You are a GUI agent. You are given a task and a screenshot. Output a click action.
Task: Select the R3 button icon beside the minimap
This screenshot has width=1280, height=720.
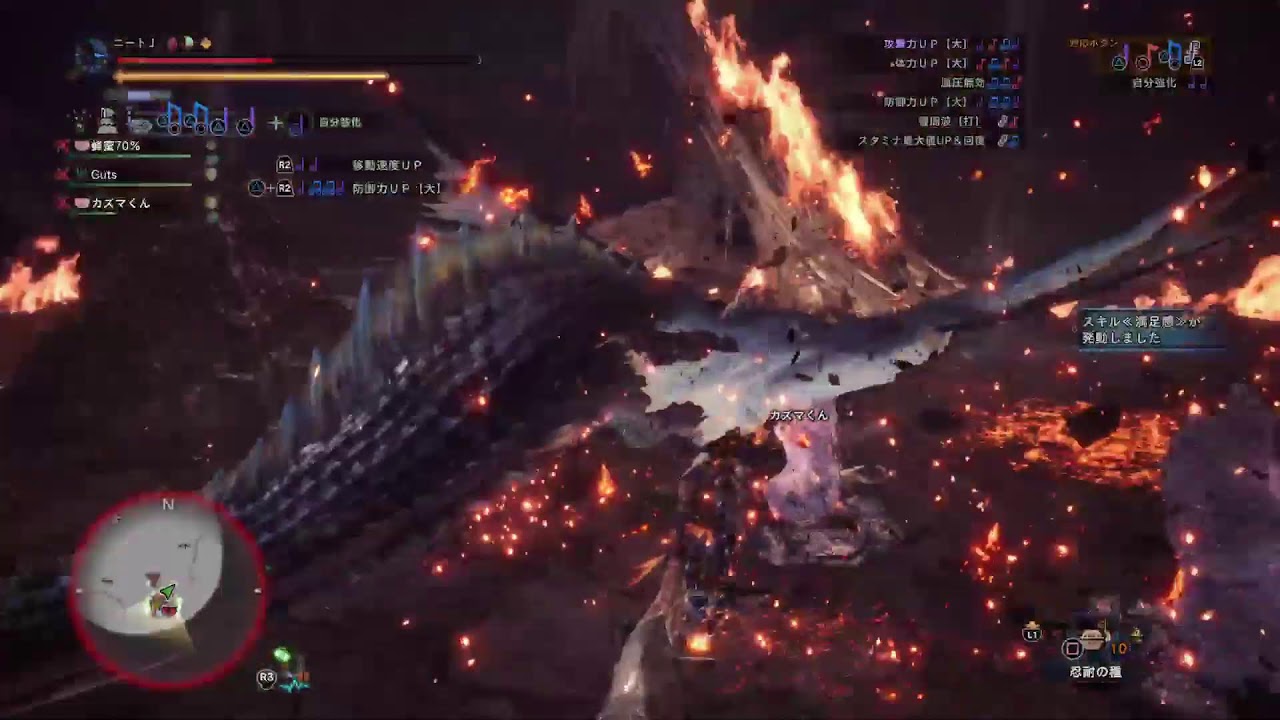[x=265, y=678]
